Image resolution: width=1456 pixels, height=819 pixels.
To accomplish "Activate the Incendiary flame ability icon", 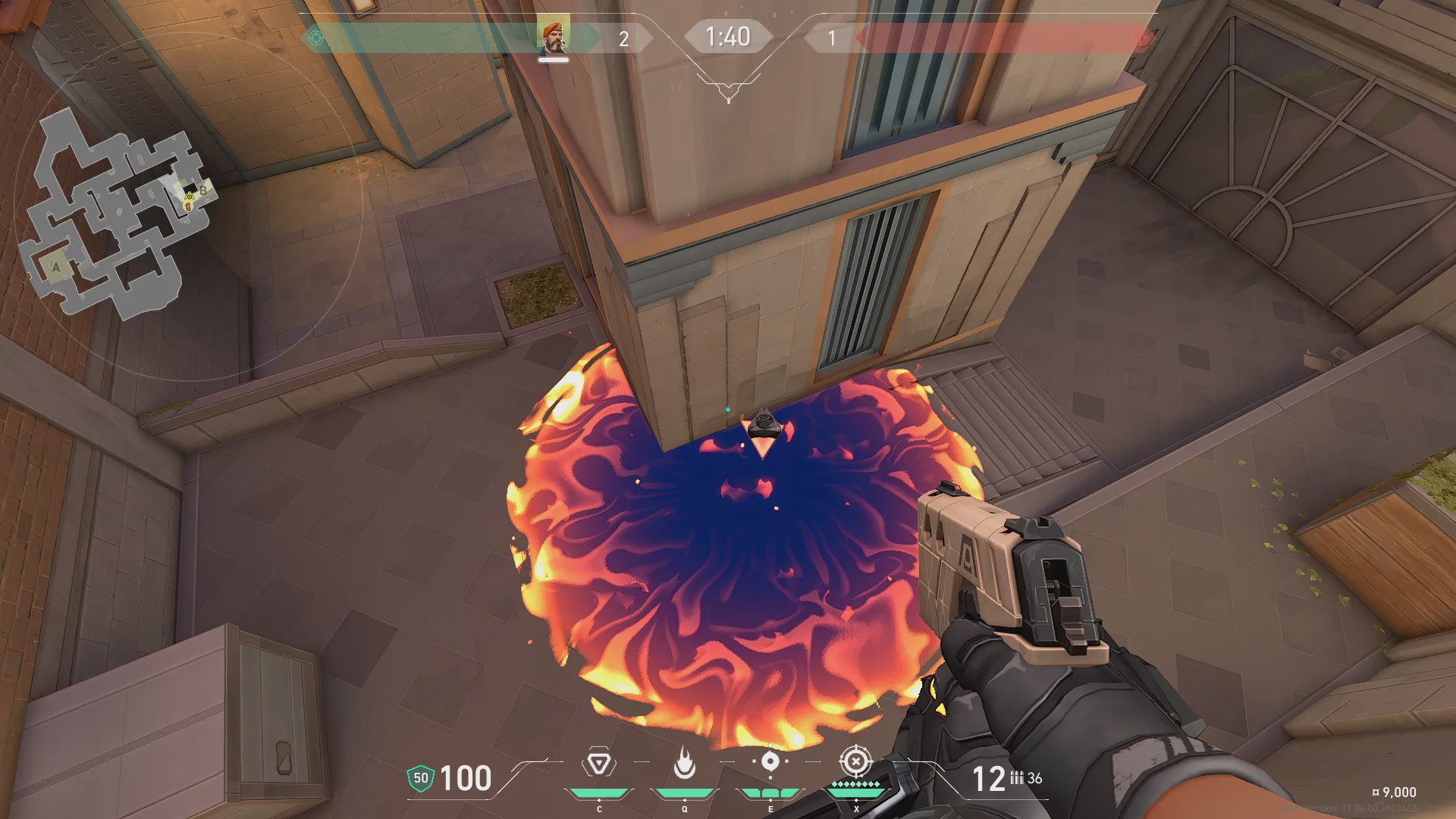I will 684,763.
